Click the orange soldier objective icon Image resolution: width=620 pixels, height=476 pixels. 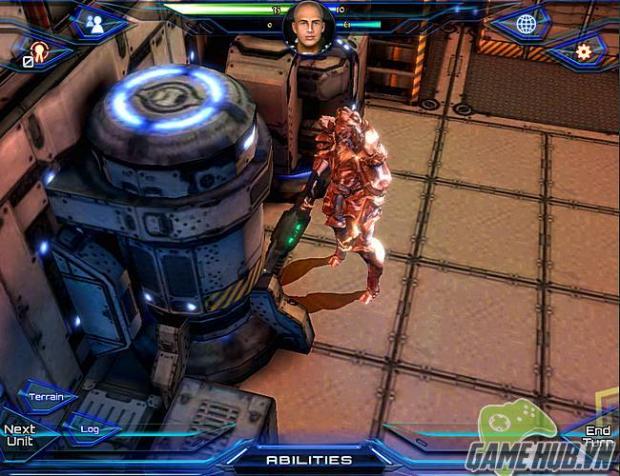coord(40,52)
